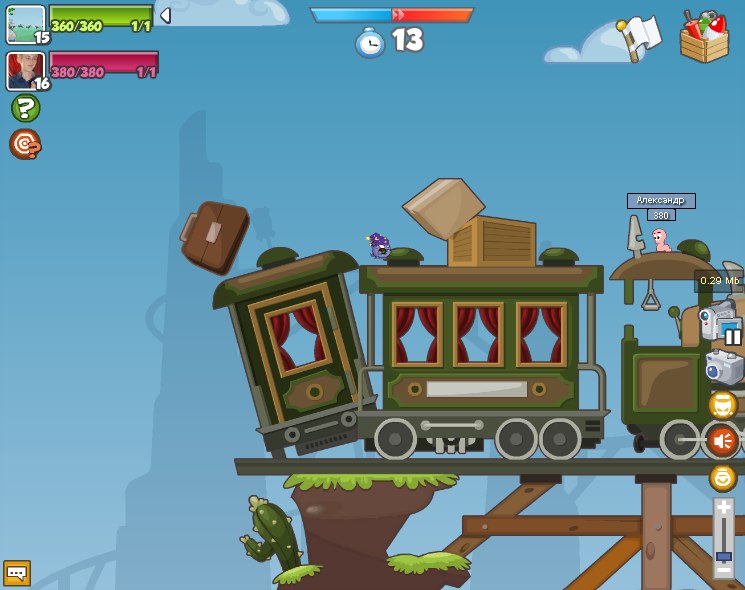Click the blue zoom slider handle
This screenshot has height=590, width=745.
[x=723, y=556]
